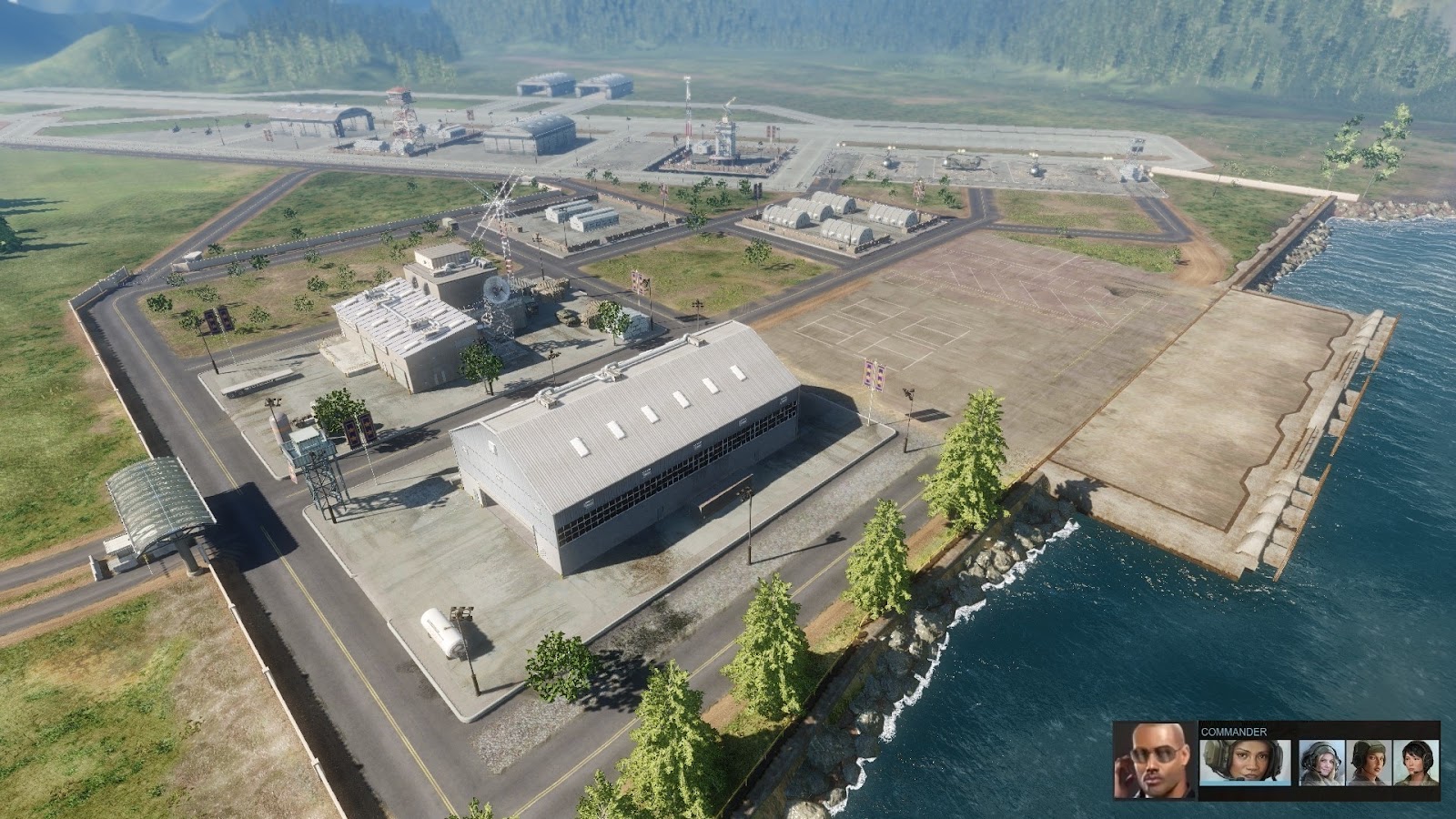Select the Commander crew portrait
Image resolution: width=1456 pixels, height=819 pixels.
(1244, 761)
